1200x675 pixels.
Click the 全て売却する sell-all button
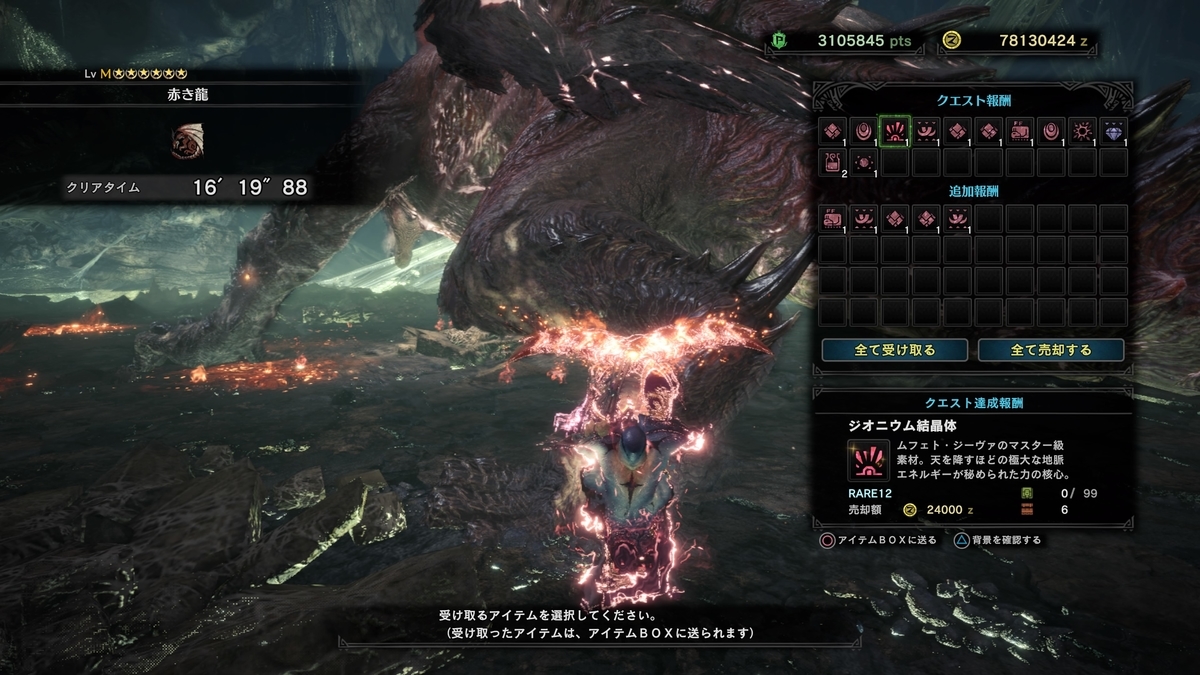(1051, 350)
